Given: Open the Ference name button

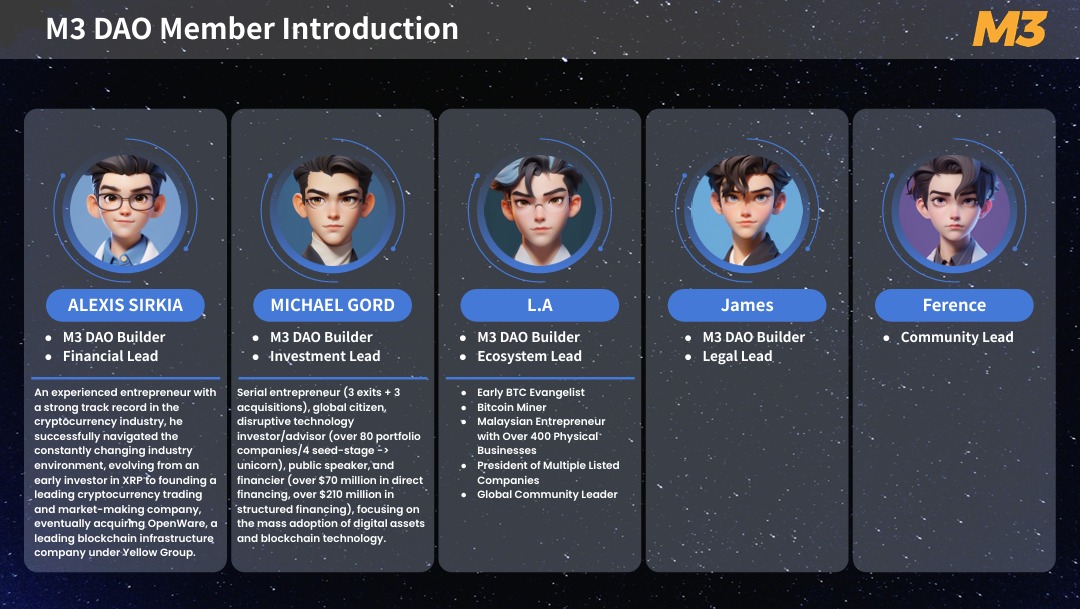Looking at the screenshot, I should pyautogui.click(x=954, y=305).
